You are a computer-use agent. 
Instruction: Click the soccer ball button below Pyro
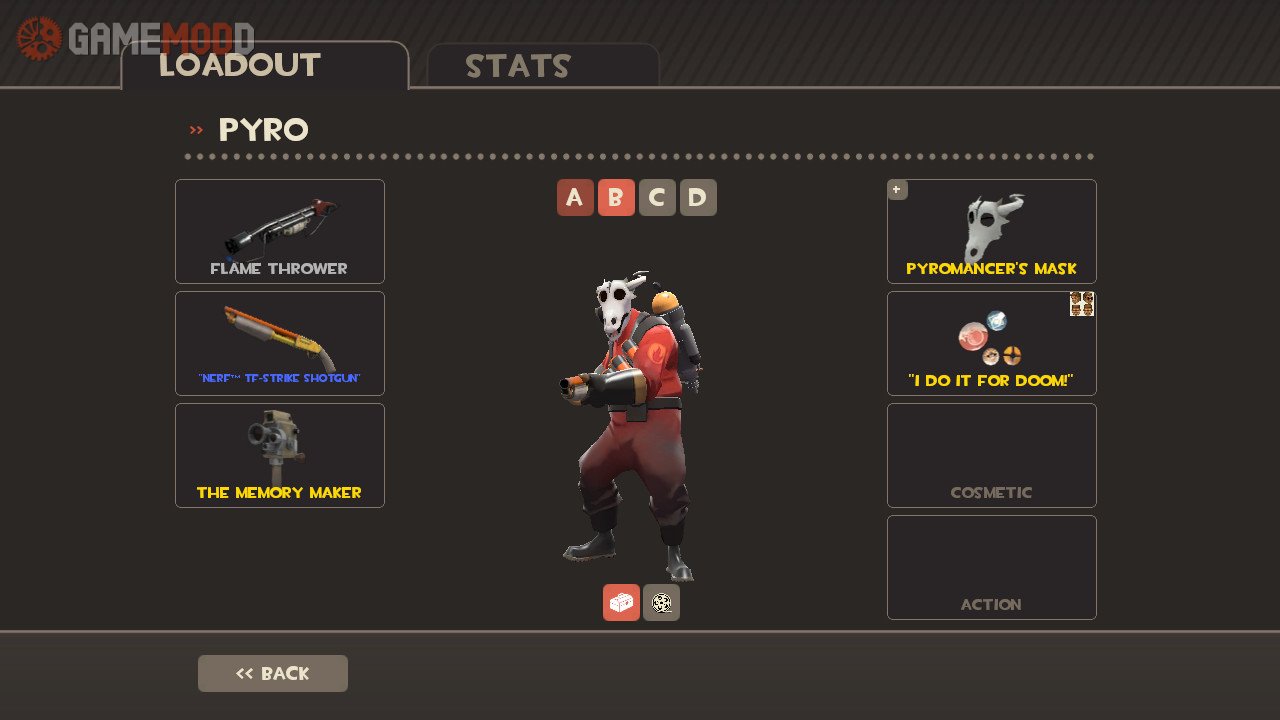pyautogui.click(x=661, y=602)
